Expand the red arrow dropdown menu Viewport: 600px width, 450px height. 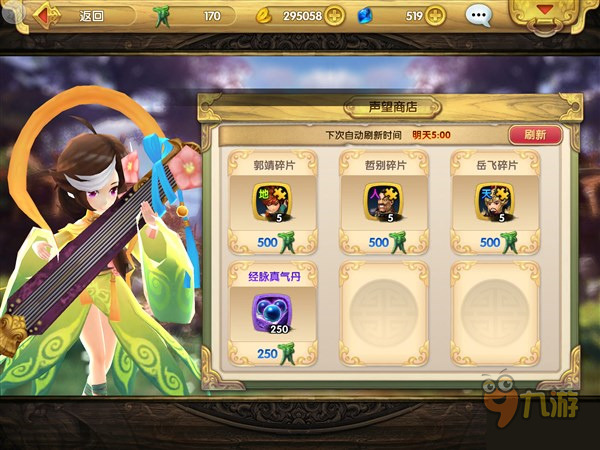[546, 12]
